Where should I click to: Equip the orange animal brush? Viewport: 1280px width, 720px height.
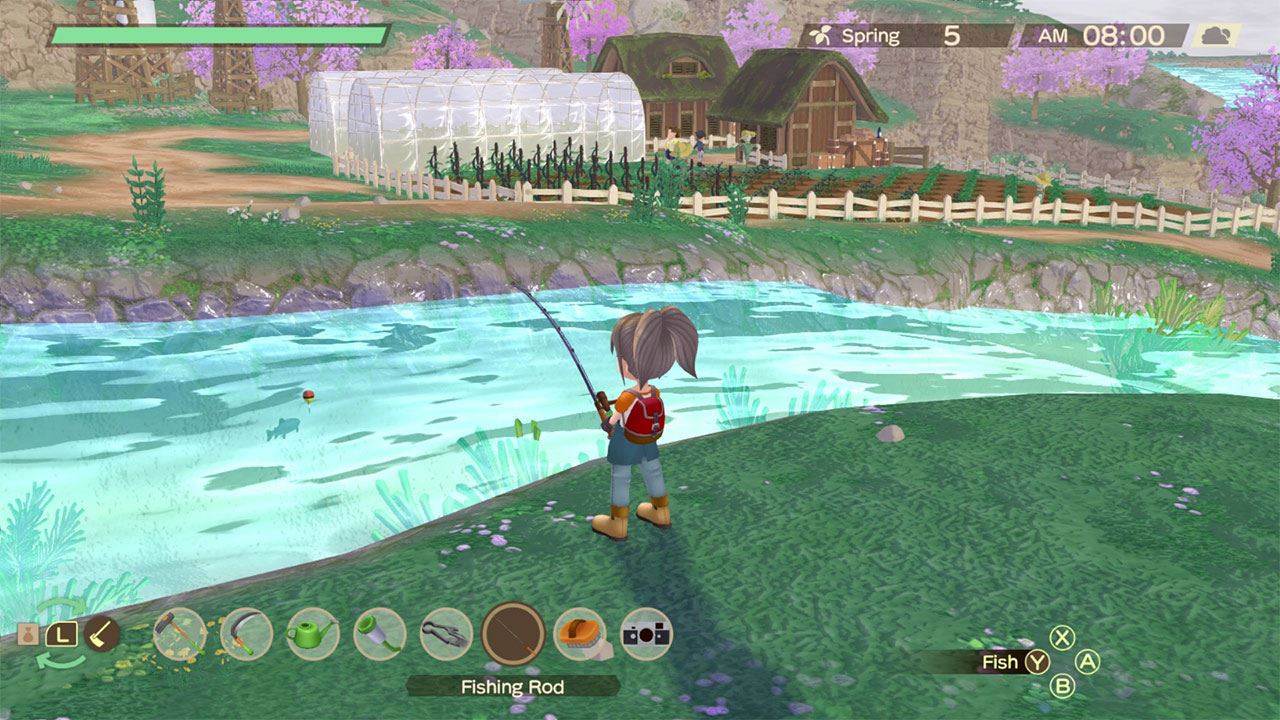tap(580, 633)
